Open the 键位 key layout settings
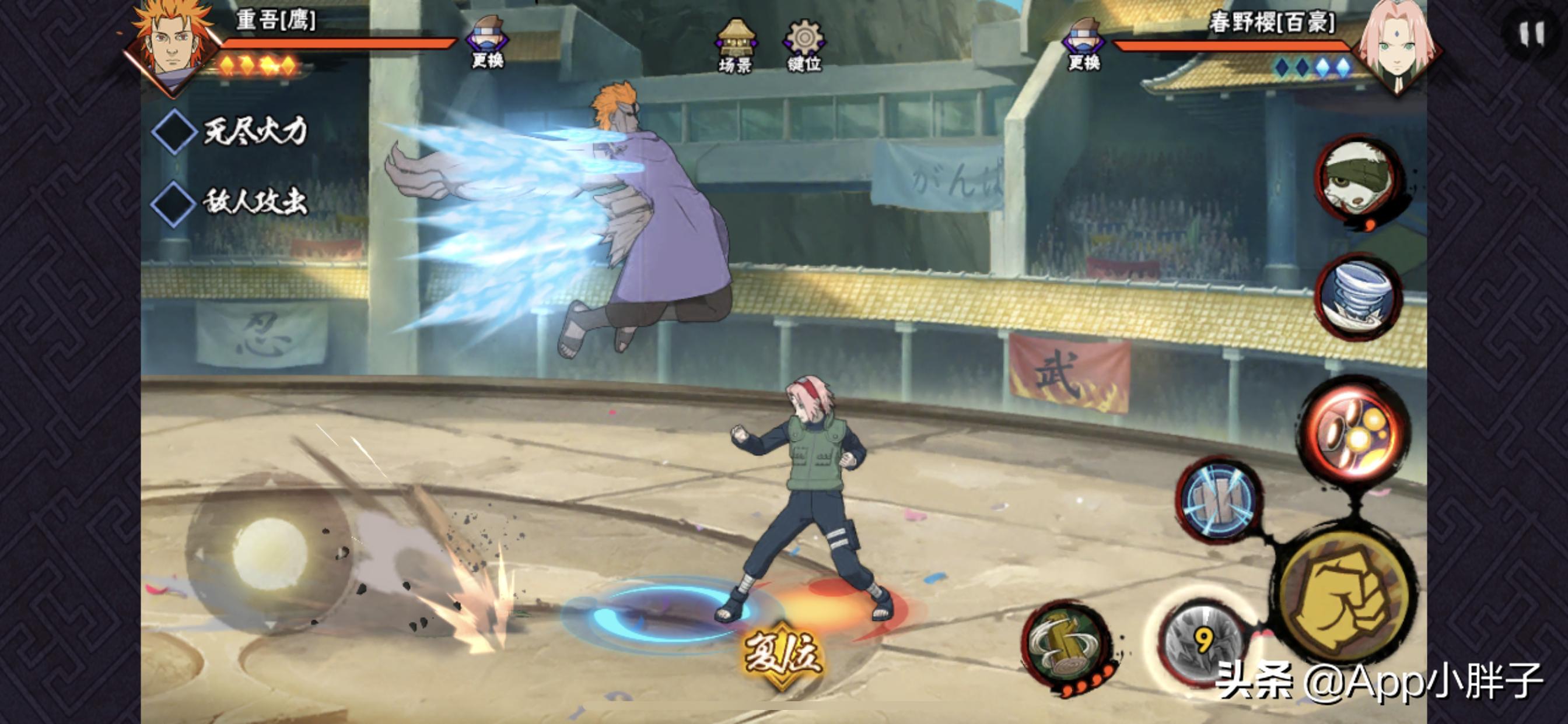 tap(804, 45)
